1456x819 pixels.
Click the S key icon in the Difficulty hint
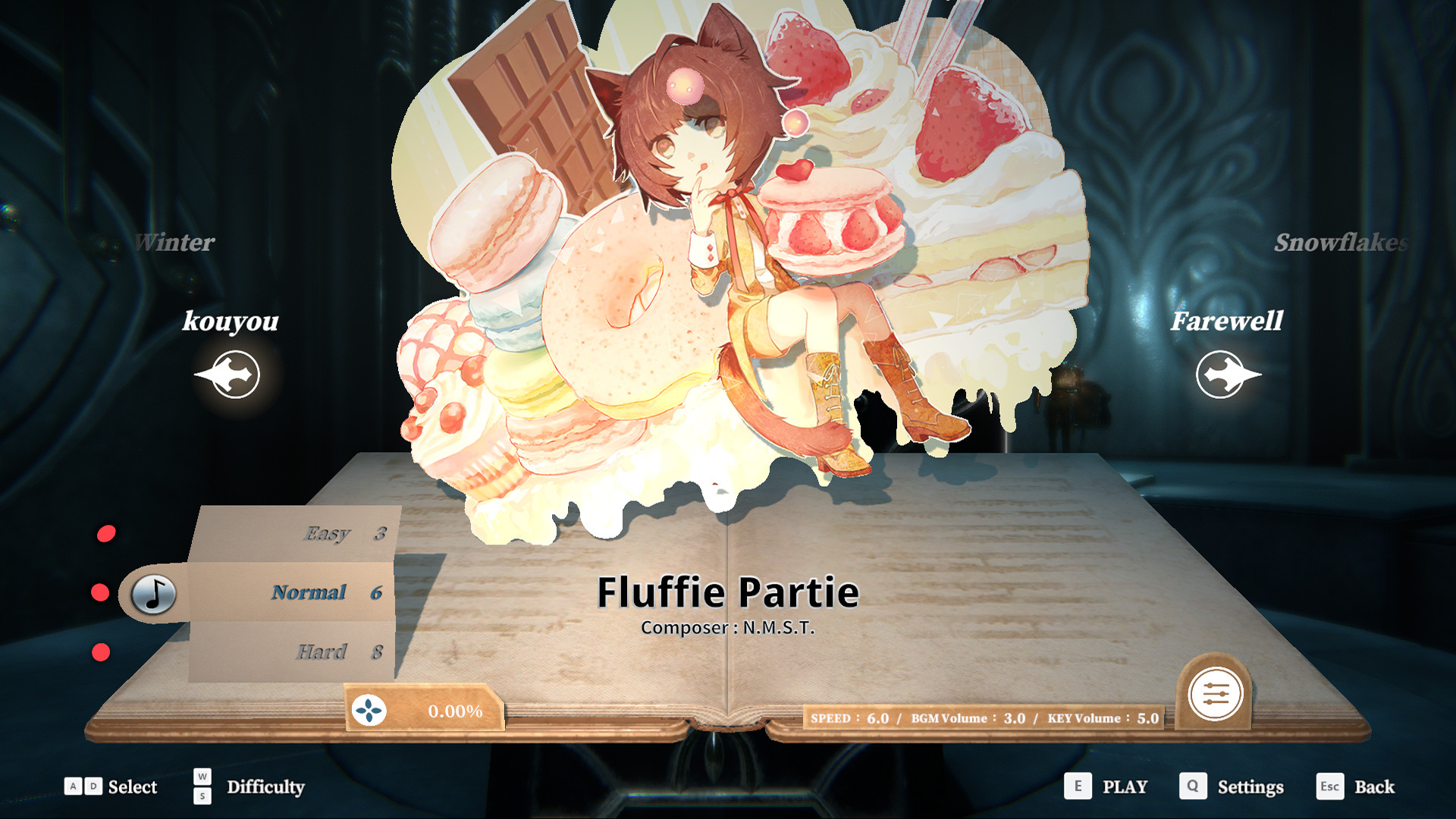pos(202,796)
